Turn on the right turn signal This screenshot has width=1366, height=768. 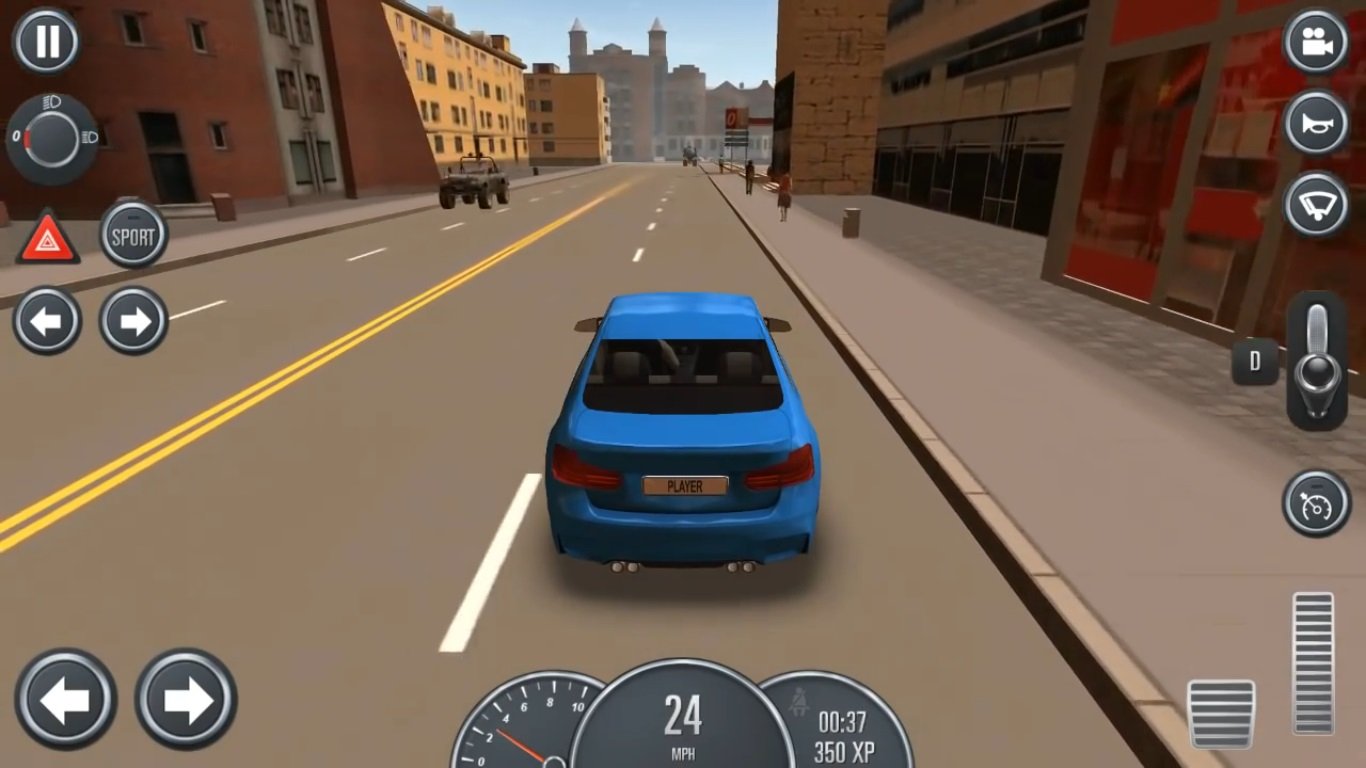click(133, 321)
